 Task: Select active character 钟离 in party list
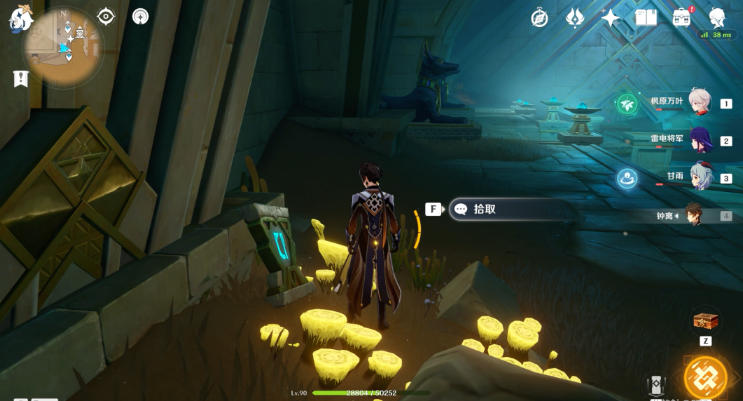click(694, 215)
